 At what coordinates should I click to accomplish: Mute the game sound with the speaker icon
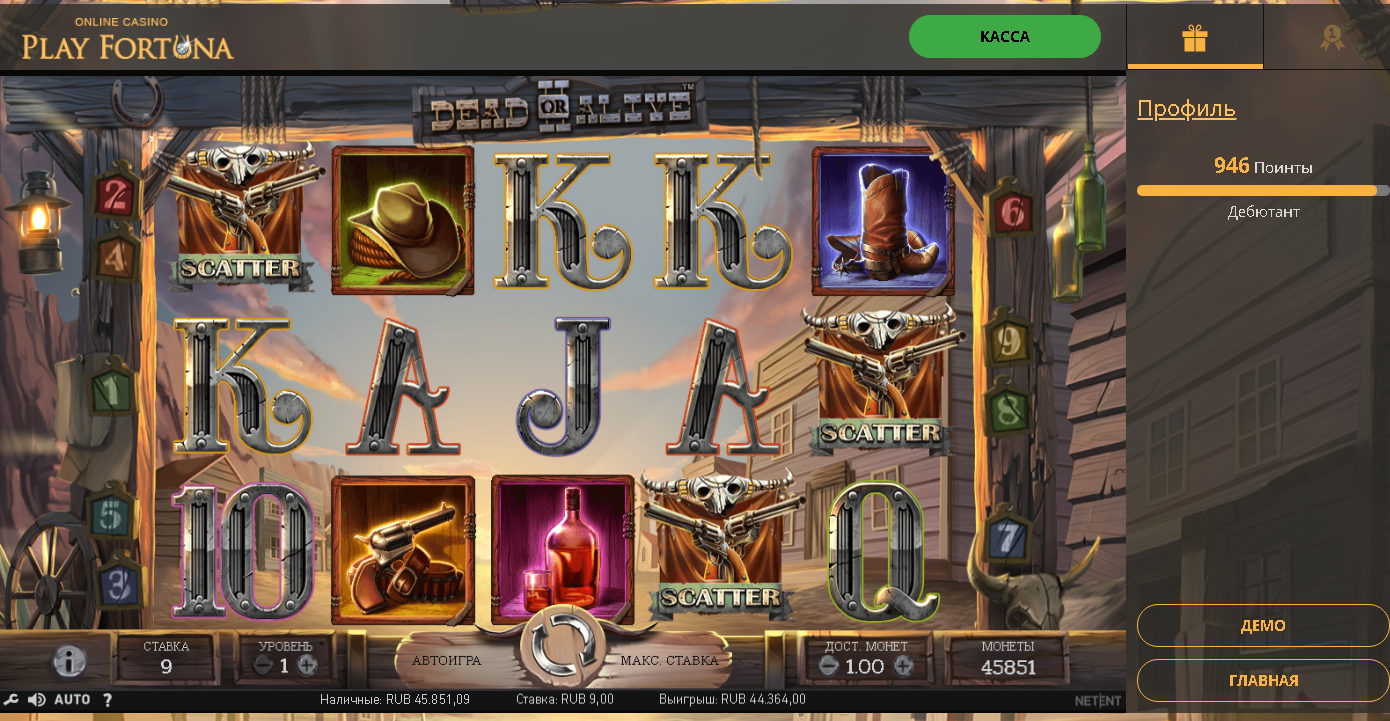tap(37, 700)
